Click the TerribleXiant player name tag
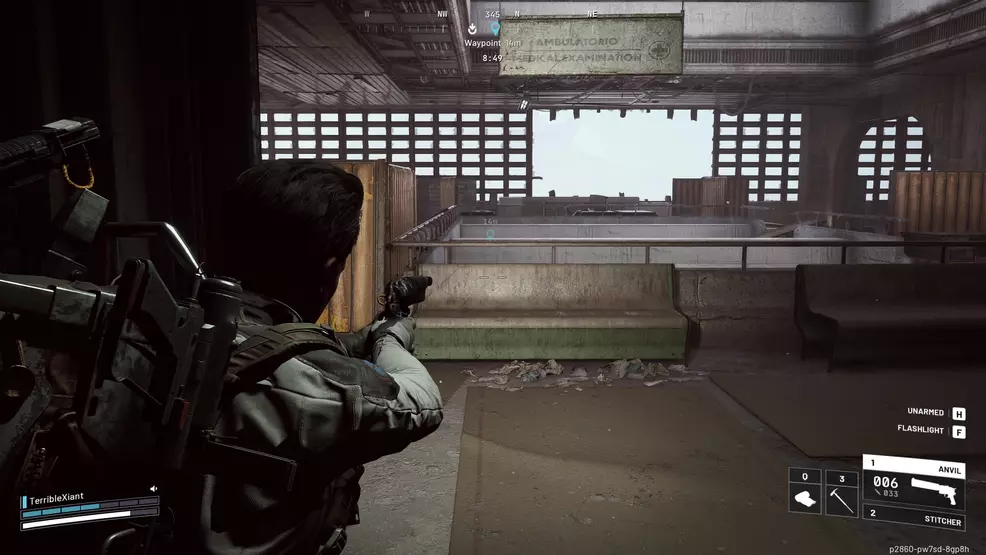986x555 pixels. pos(62,500)
